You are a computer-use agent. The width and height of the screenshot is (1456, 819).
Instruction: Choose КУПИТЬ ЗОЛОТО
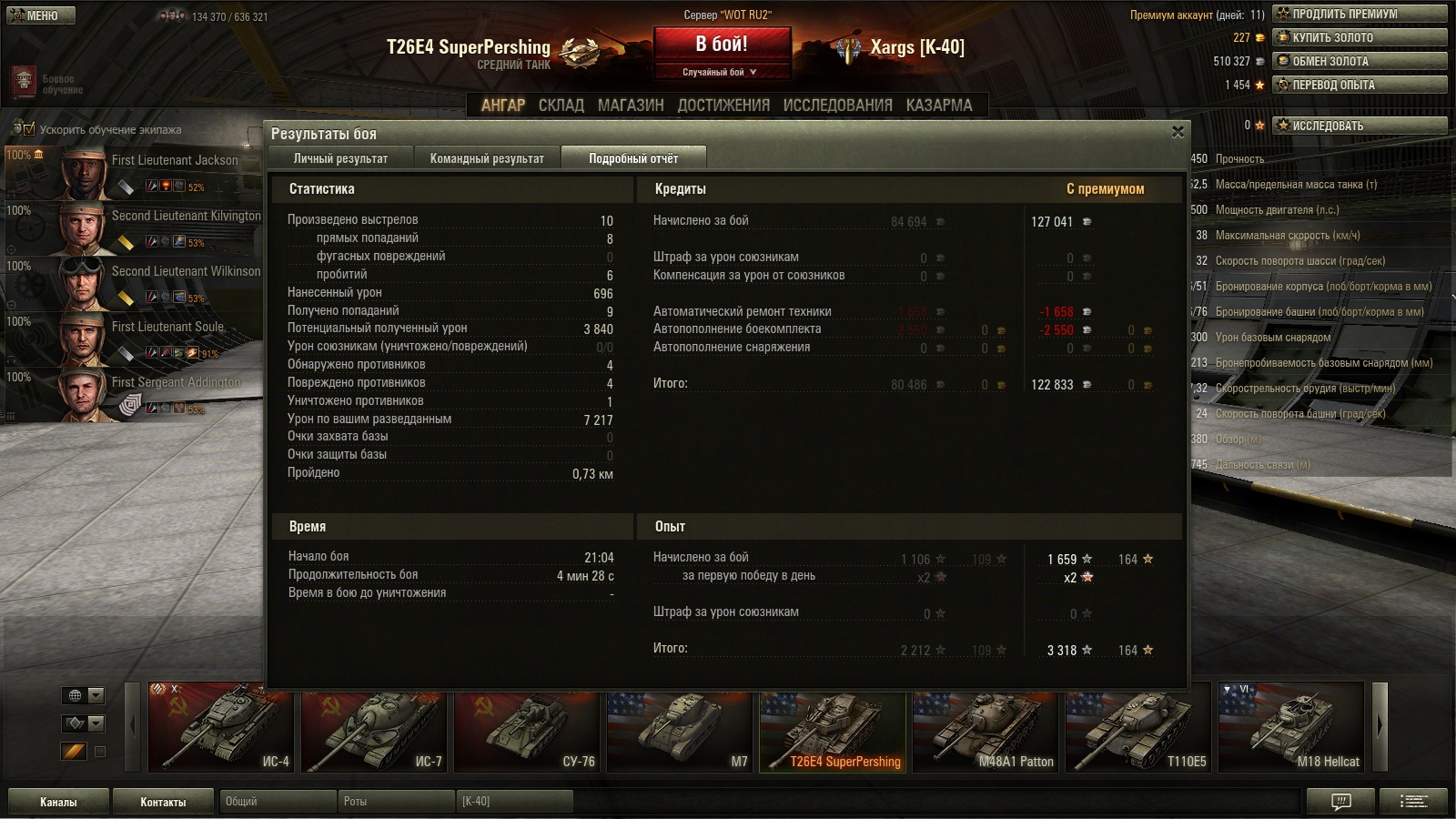pos(1360,37)
